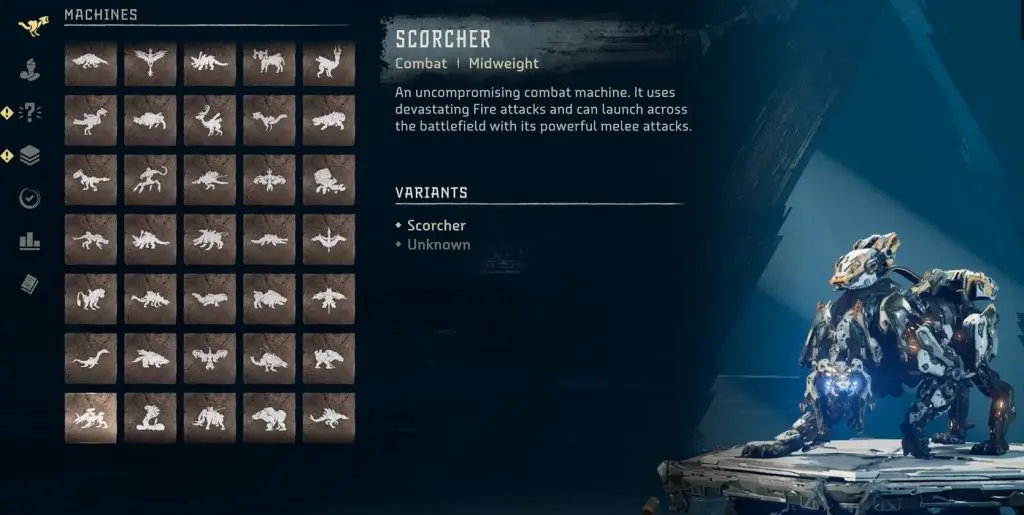Open the bar chart statistics tab

click(30, 241)
